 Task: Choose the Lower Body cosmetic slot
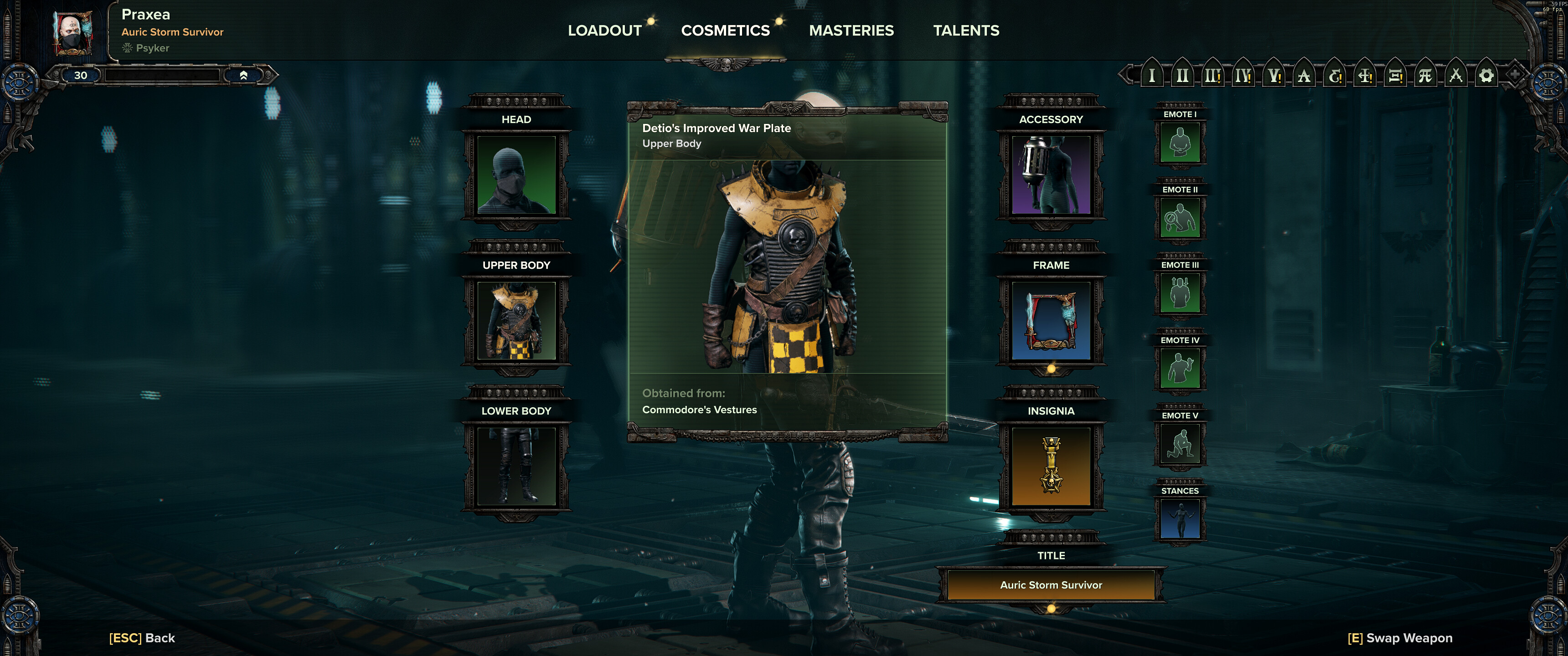click(x=516, y=466)
